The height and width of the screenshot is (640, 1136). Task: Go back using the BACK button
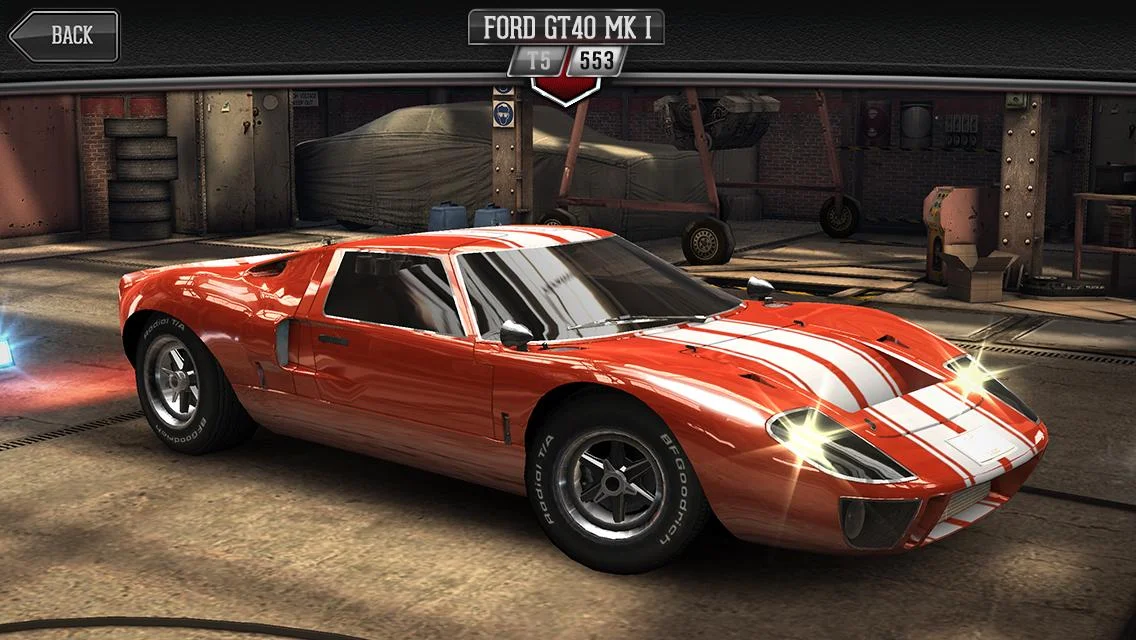pyautogui.click(x=64, y=36)
